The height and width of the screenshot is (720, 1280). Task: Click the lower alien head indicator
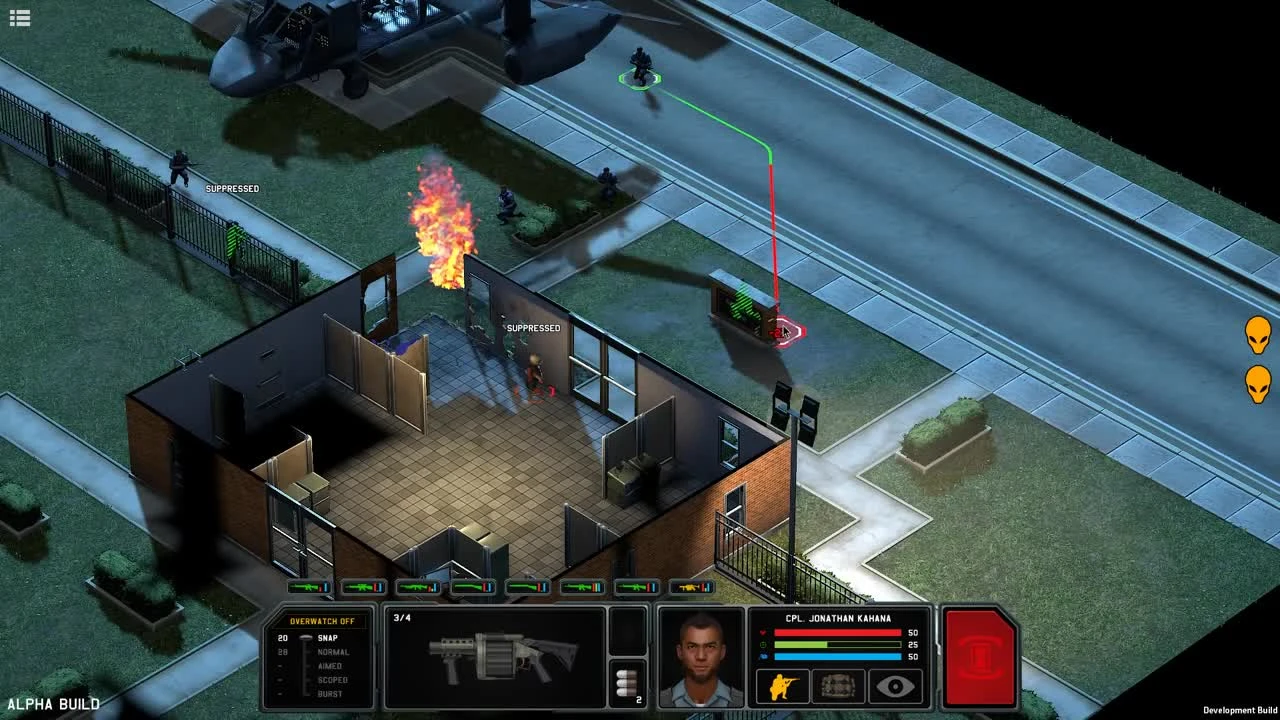click(x=1258, y=382)
